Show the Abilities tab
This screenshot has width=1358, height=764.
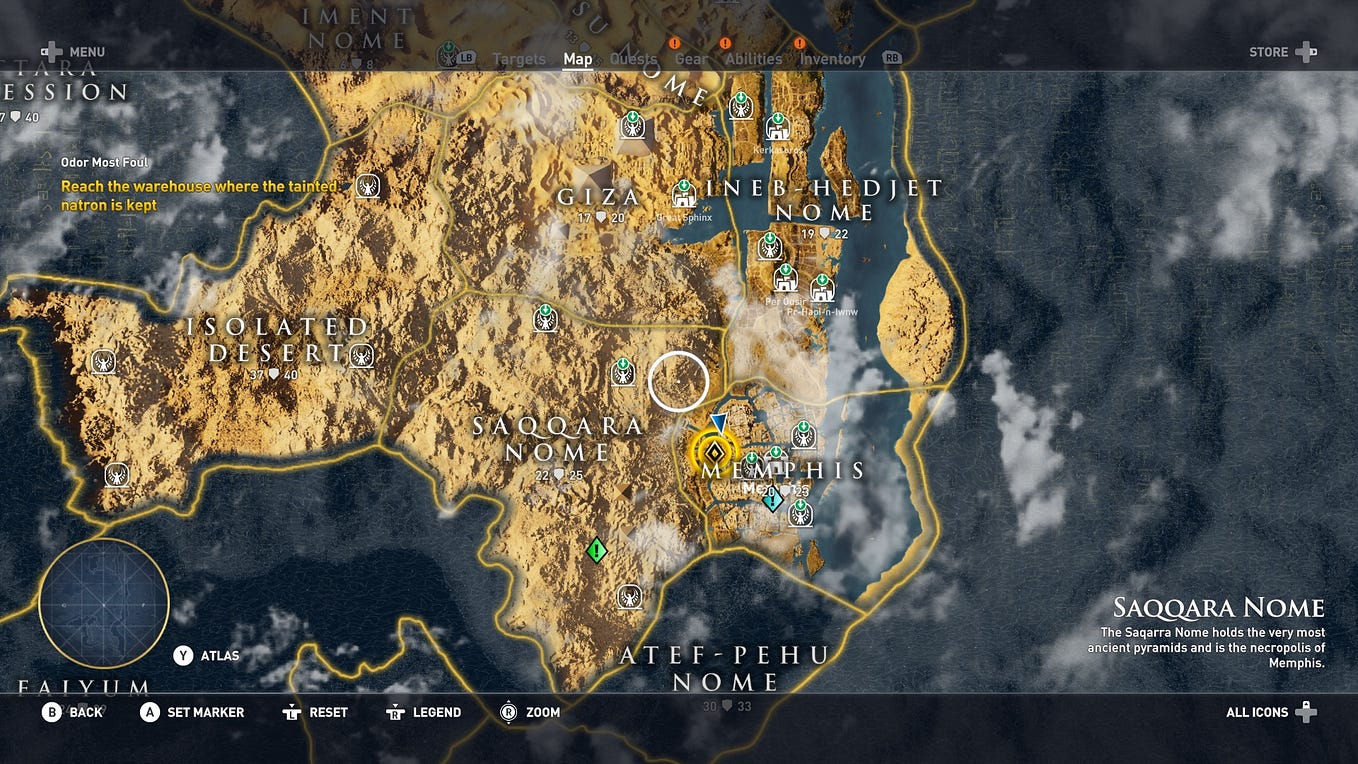pyautogui.click(x=753, y=59)
